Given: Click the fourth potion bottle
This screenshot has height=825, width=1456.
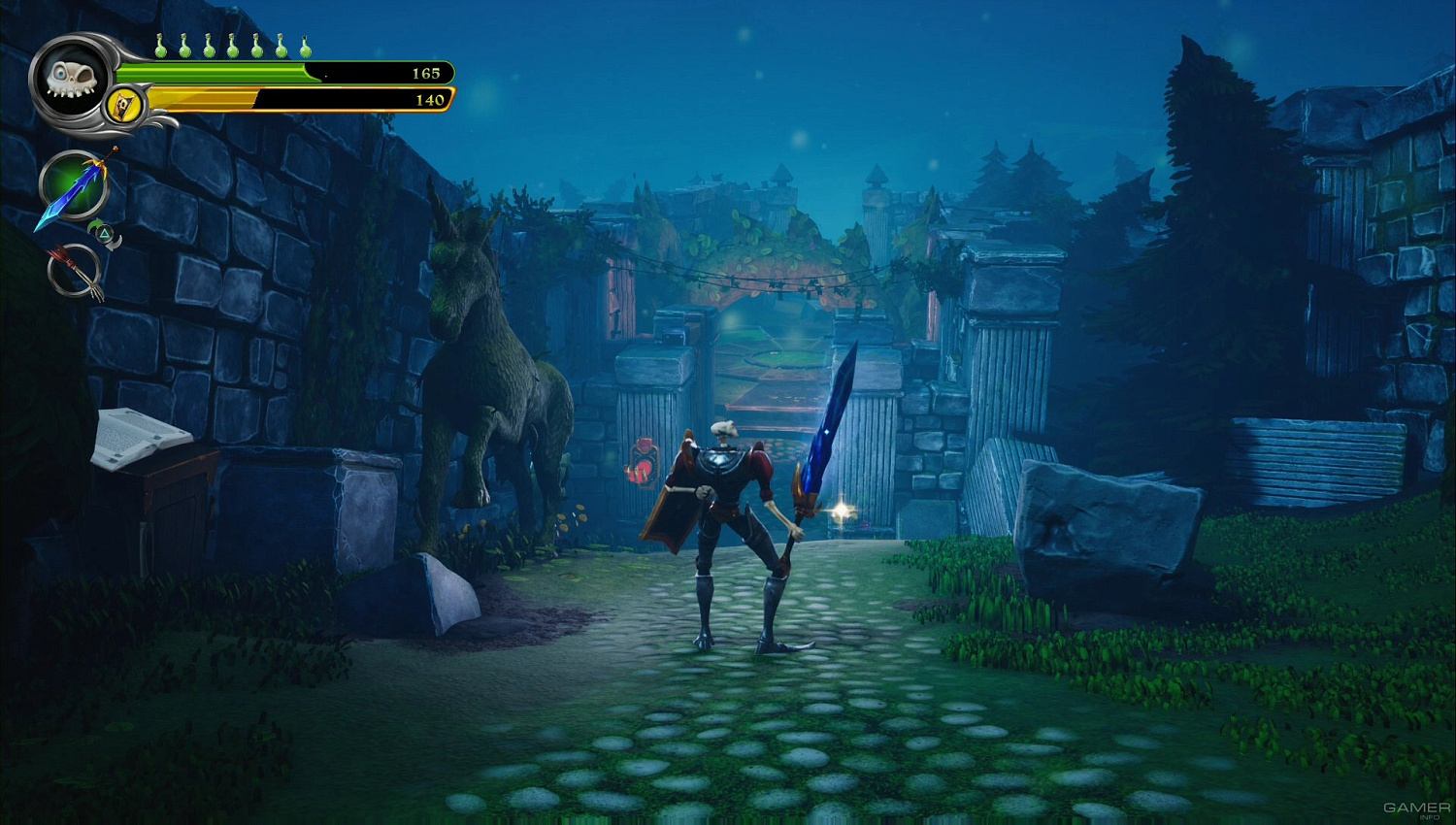Looking at the screenshot, I should [x=231, y=46].
